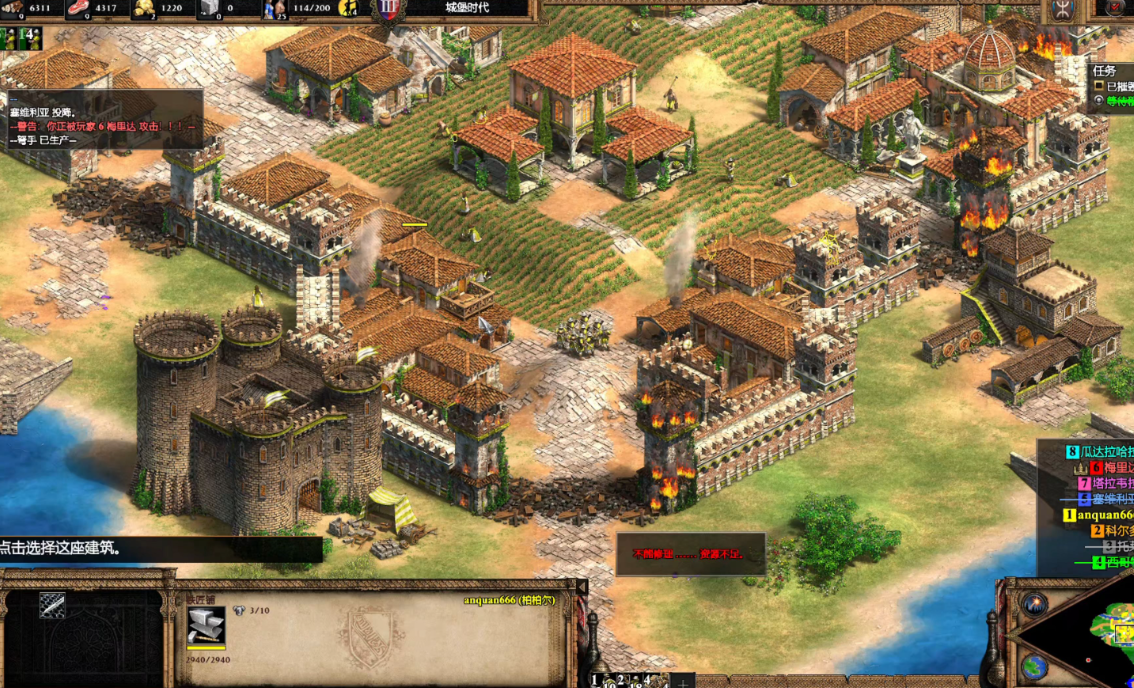The image size is (1134, 688).
Task: Switch minimap mode with the globe button
Action: pyautogui.click(x=1034, y=667)
